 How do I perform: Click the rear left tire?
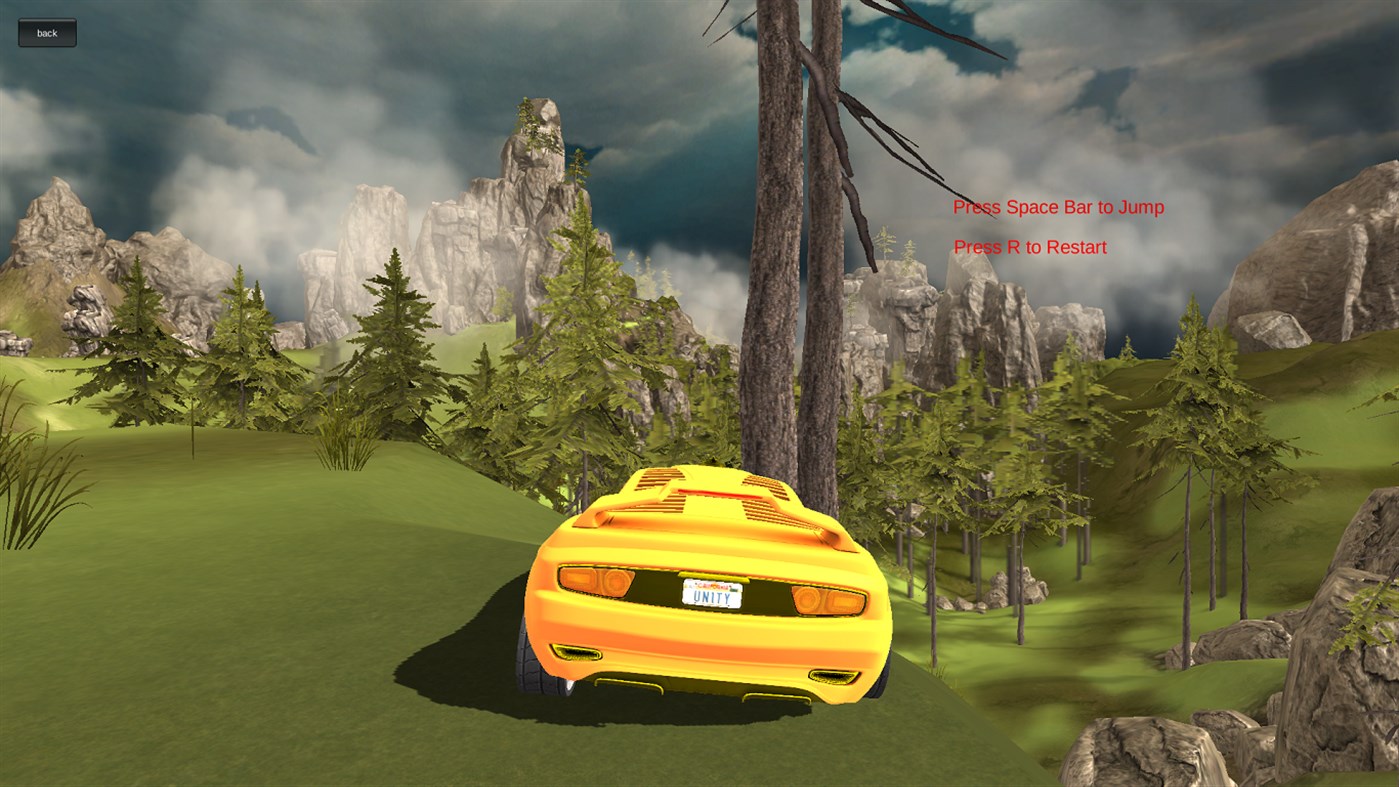(530, 660)
